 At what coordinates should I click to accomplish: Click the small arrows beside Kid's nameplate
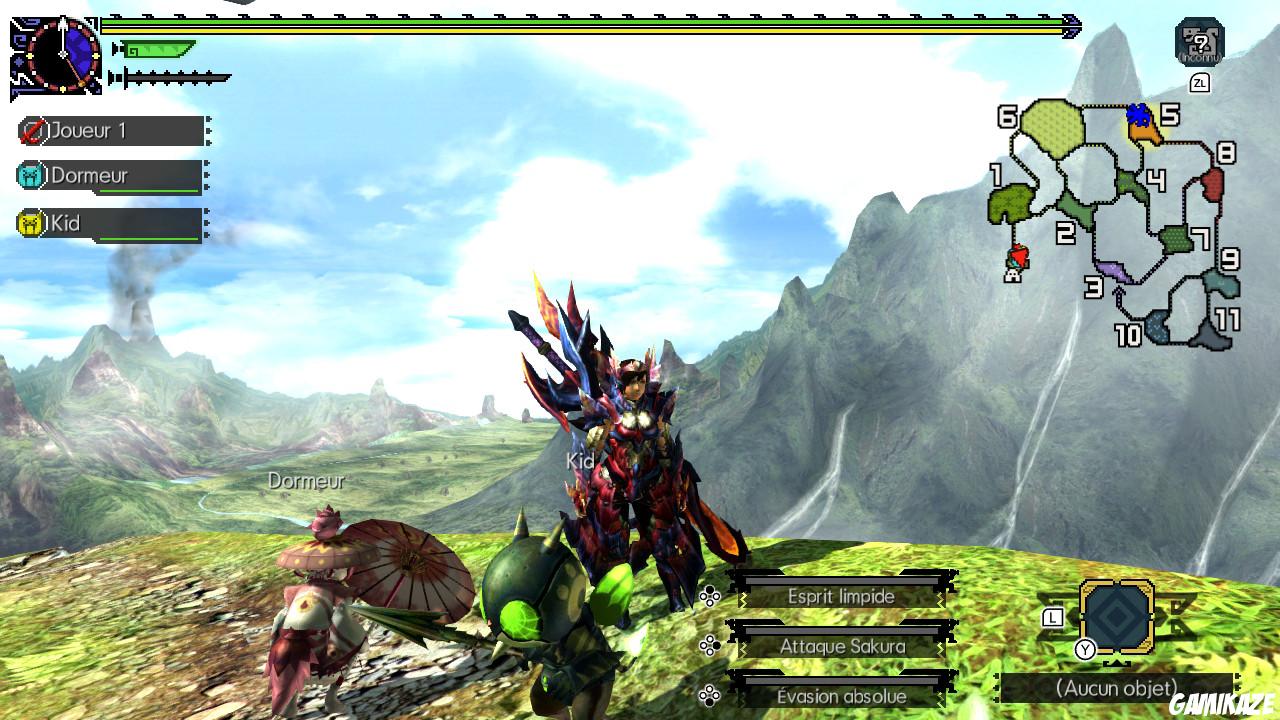point(208,223)
